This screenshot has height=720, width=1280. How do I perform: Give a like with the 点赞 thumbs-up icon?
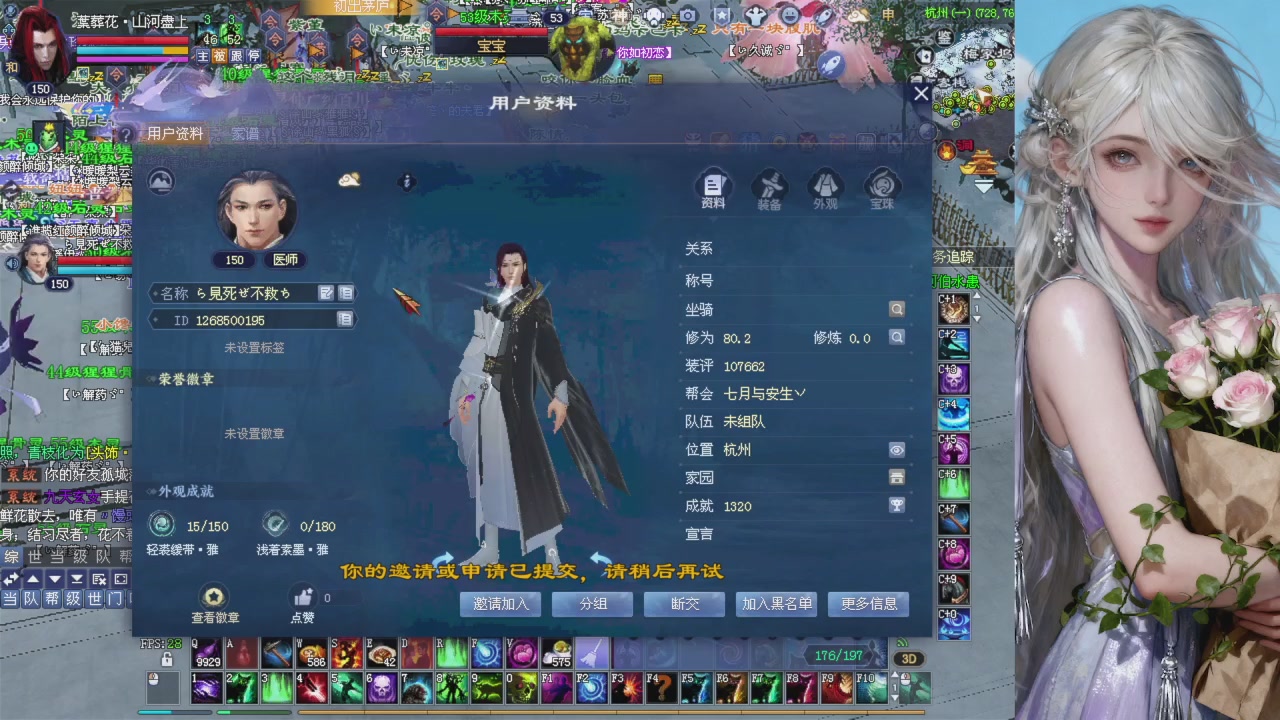click(x=302, y=597)
